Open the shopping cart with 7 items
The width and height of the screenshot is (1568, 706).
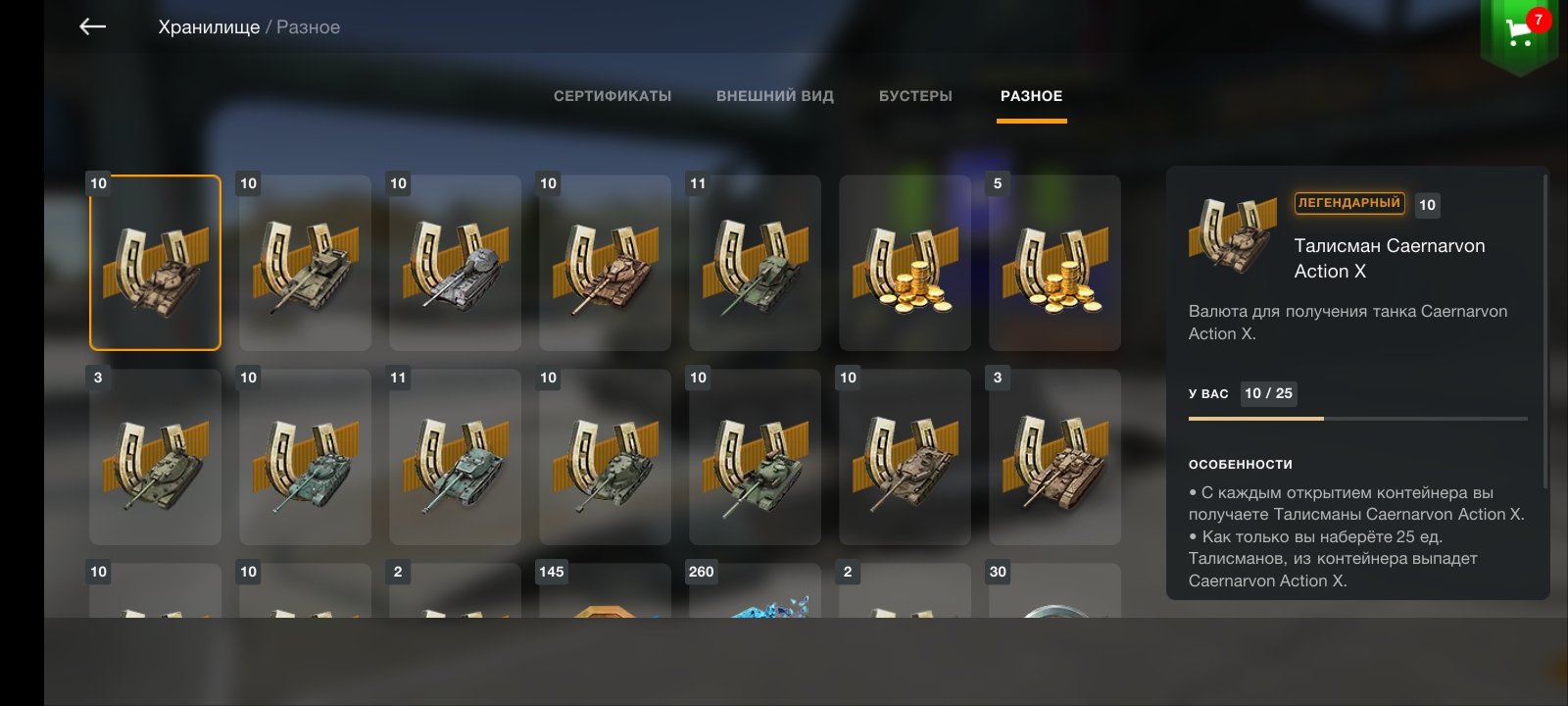point(1520,33)
